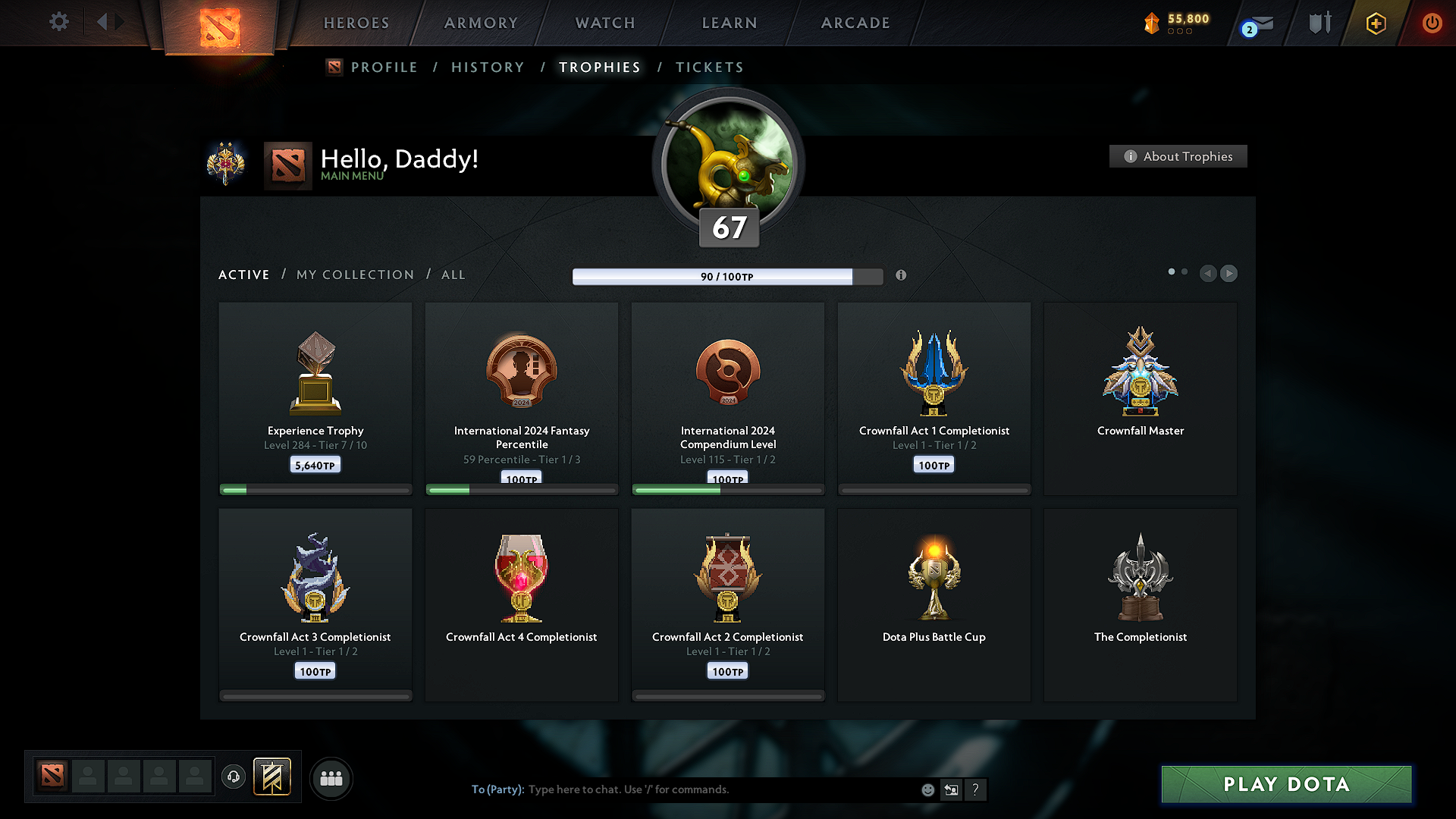Open the friends list icon near the party bar

[x=331, y=778]
